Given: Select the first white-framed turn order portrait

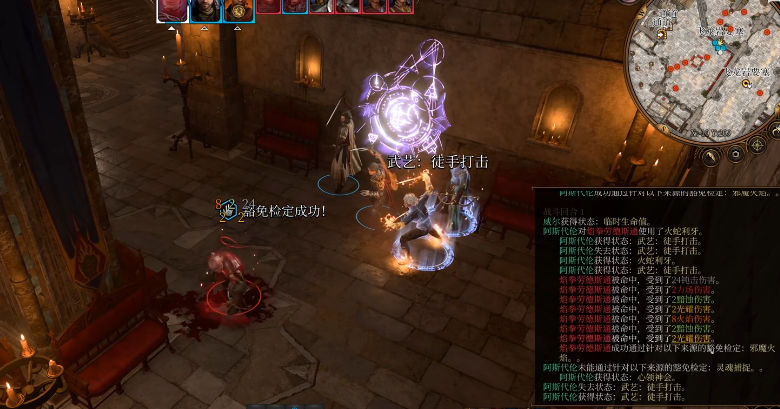Looking at the screenshot, I should coord(173,10).
